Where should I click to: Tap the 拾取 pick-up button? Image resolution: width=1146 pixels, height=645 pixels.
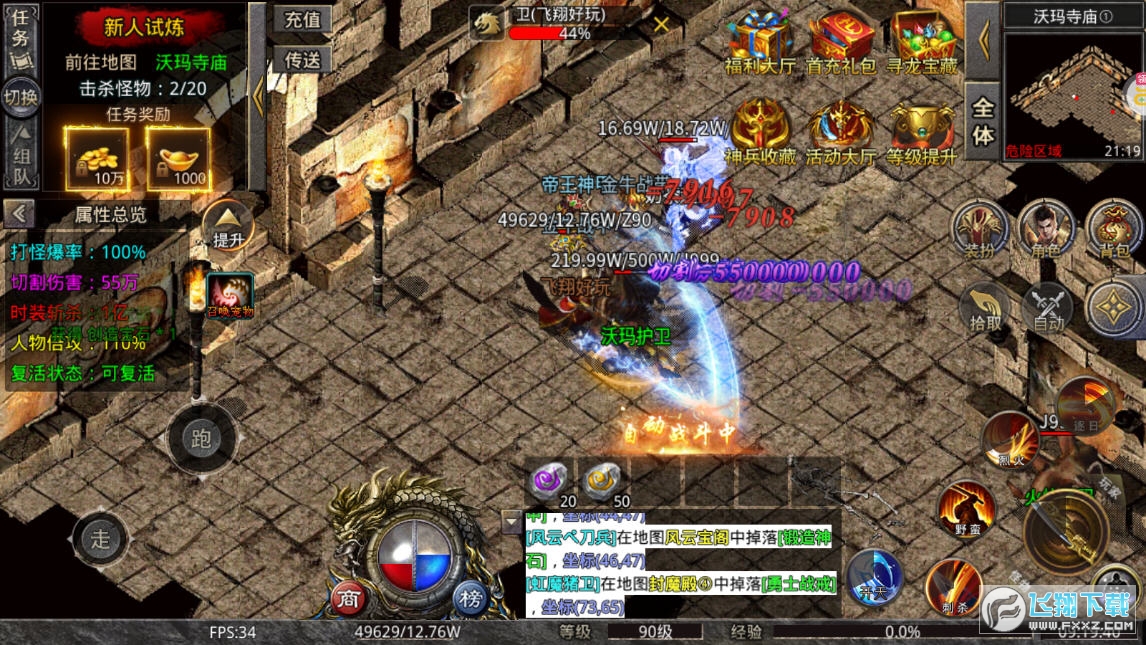tap(986, 308)
